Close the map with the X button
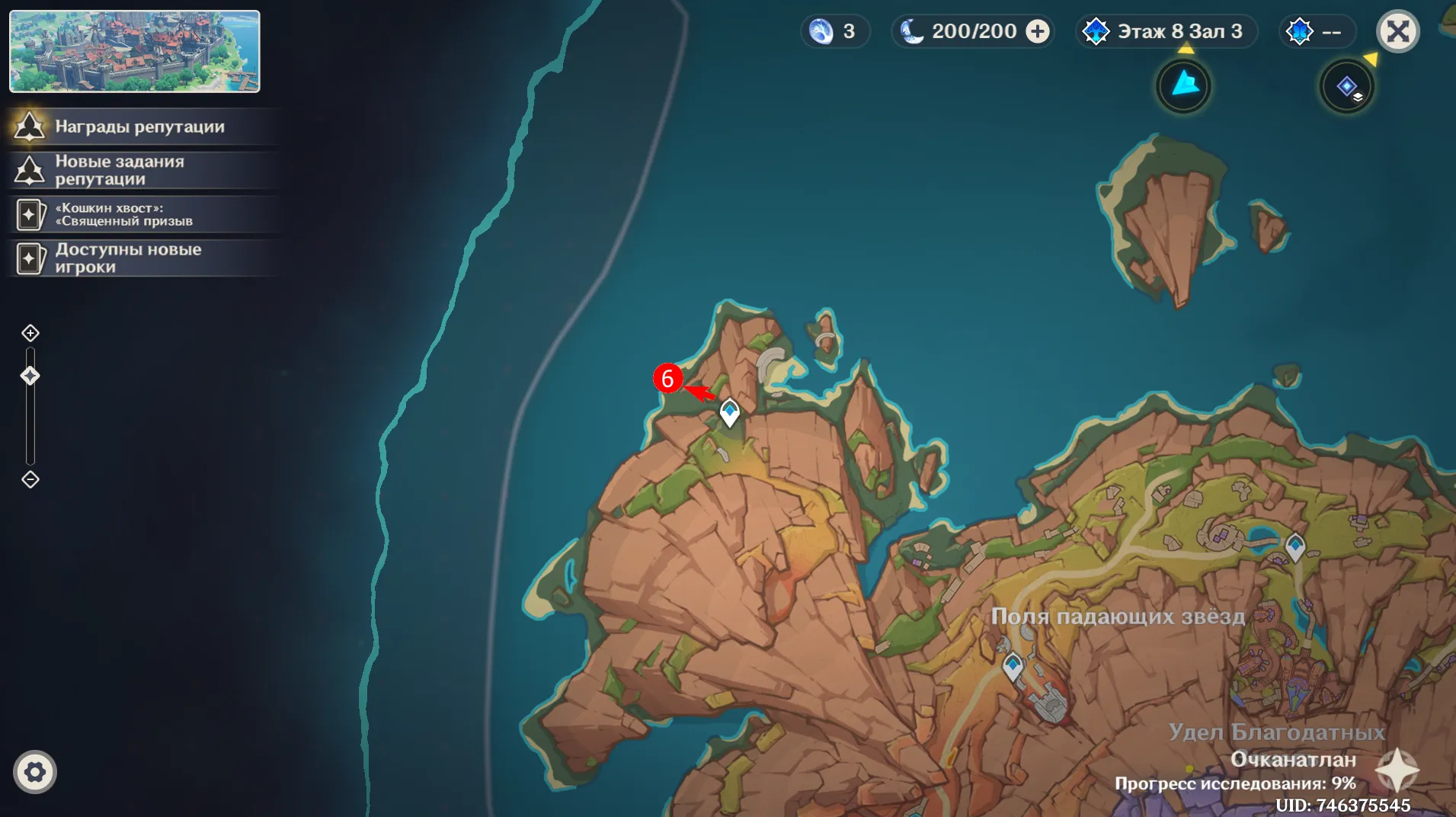 tap(1397, 32)
